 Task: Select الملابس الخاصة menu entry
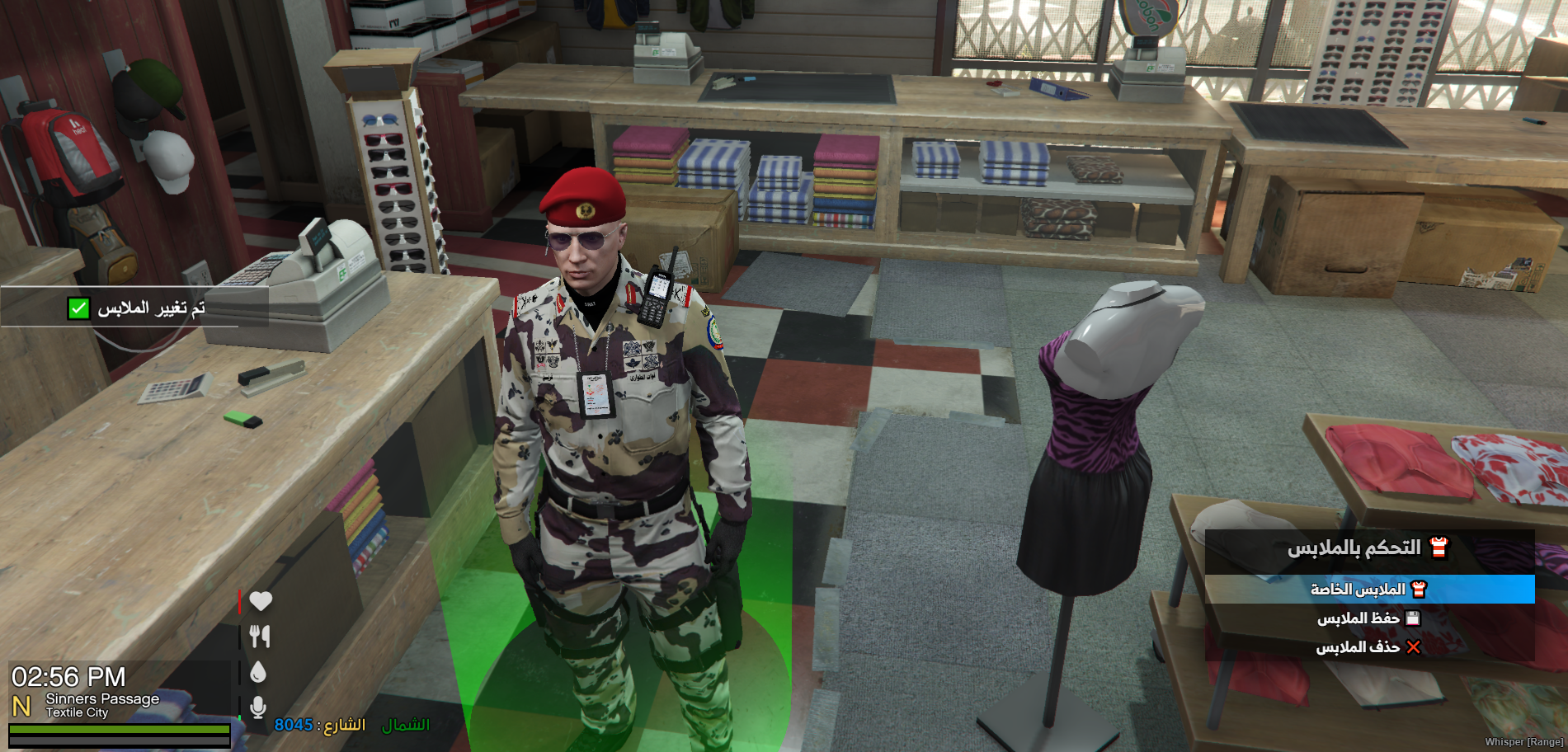(x=1368, y=590)
